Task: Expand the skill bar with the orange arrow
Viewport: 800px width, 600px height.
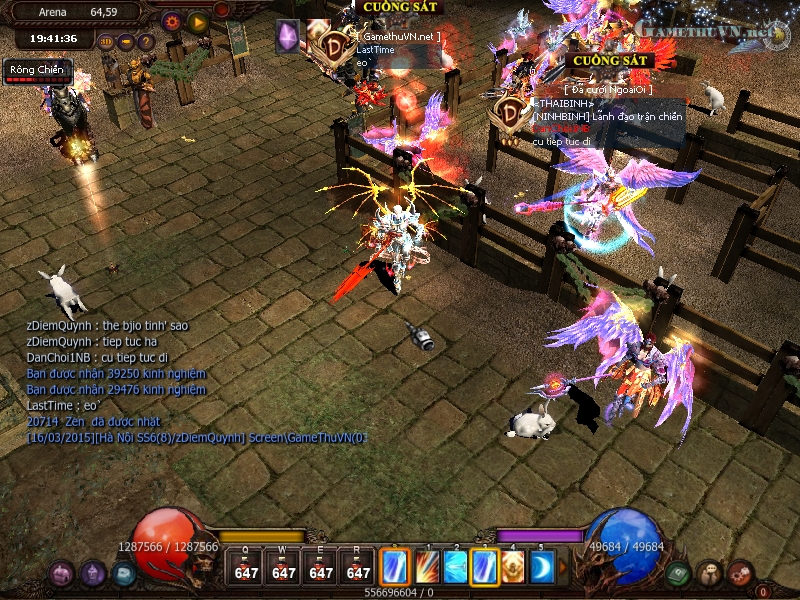Action: [563, 567]
